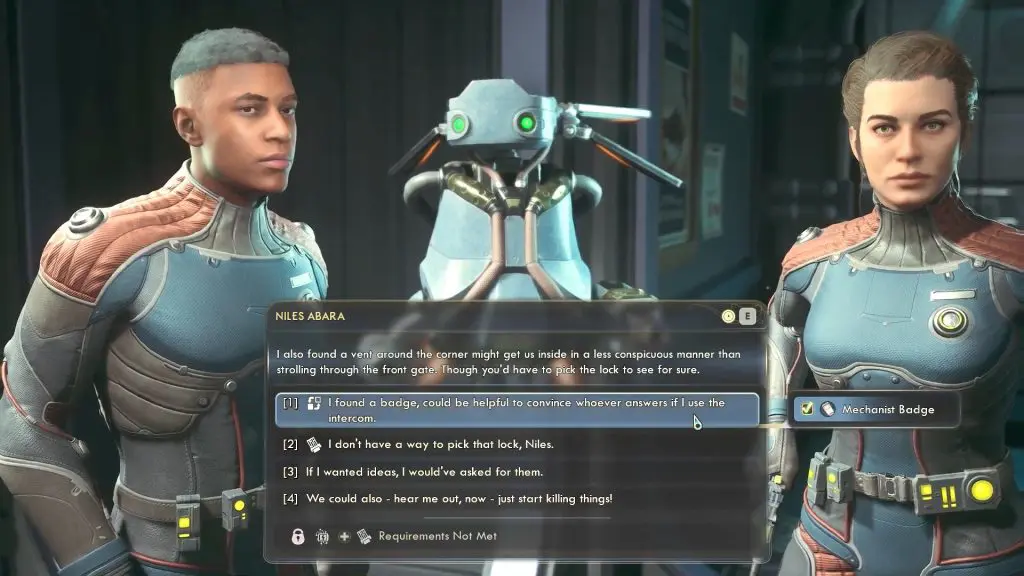Choose the badge intercom dialogue reply

(516, 410)
